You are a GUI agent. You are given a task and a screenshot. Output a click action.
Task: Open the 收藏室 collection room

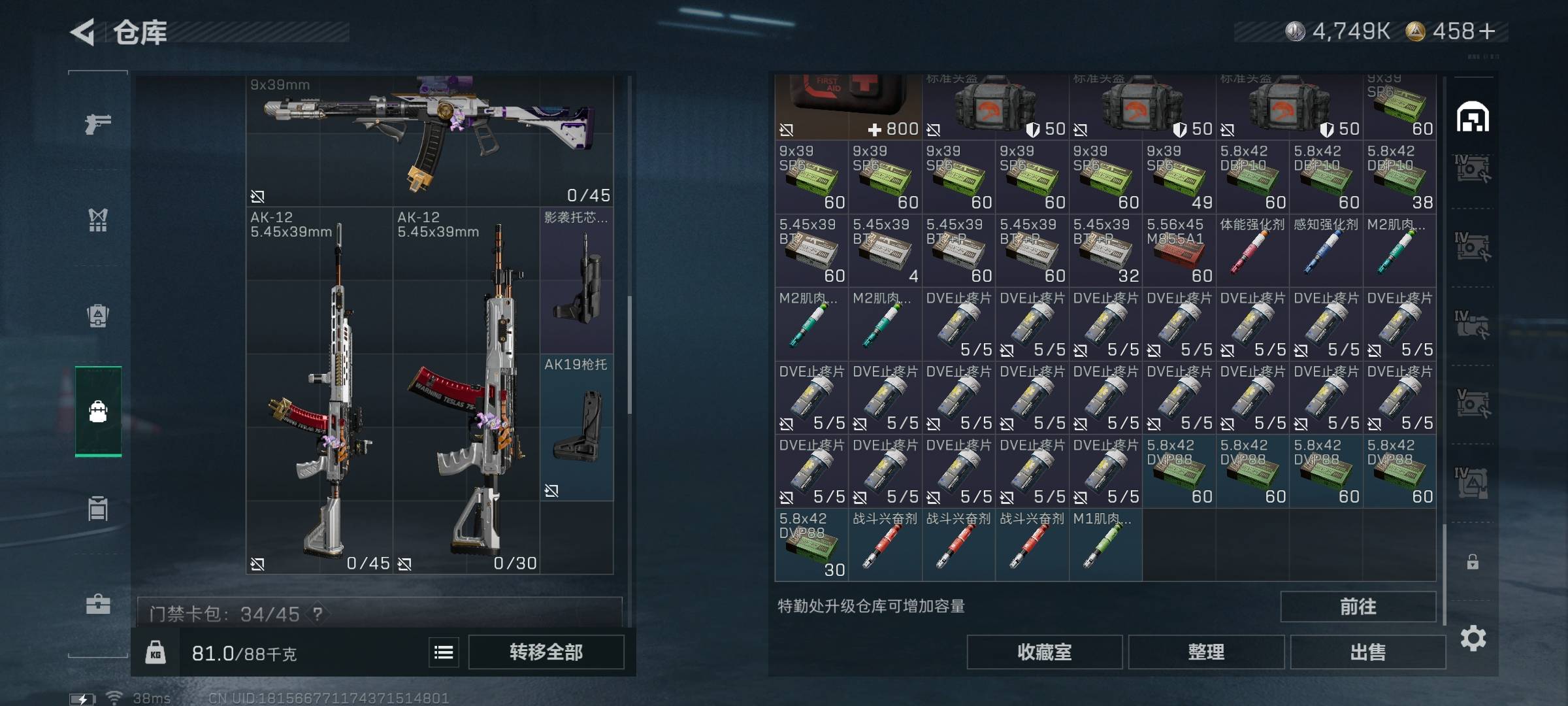click(1044, 652)
